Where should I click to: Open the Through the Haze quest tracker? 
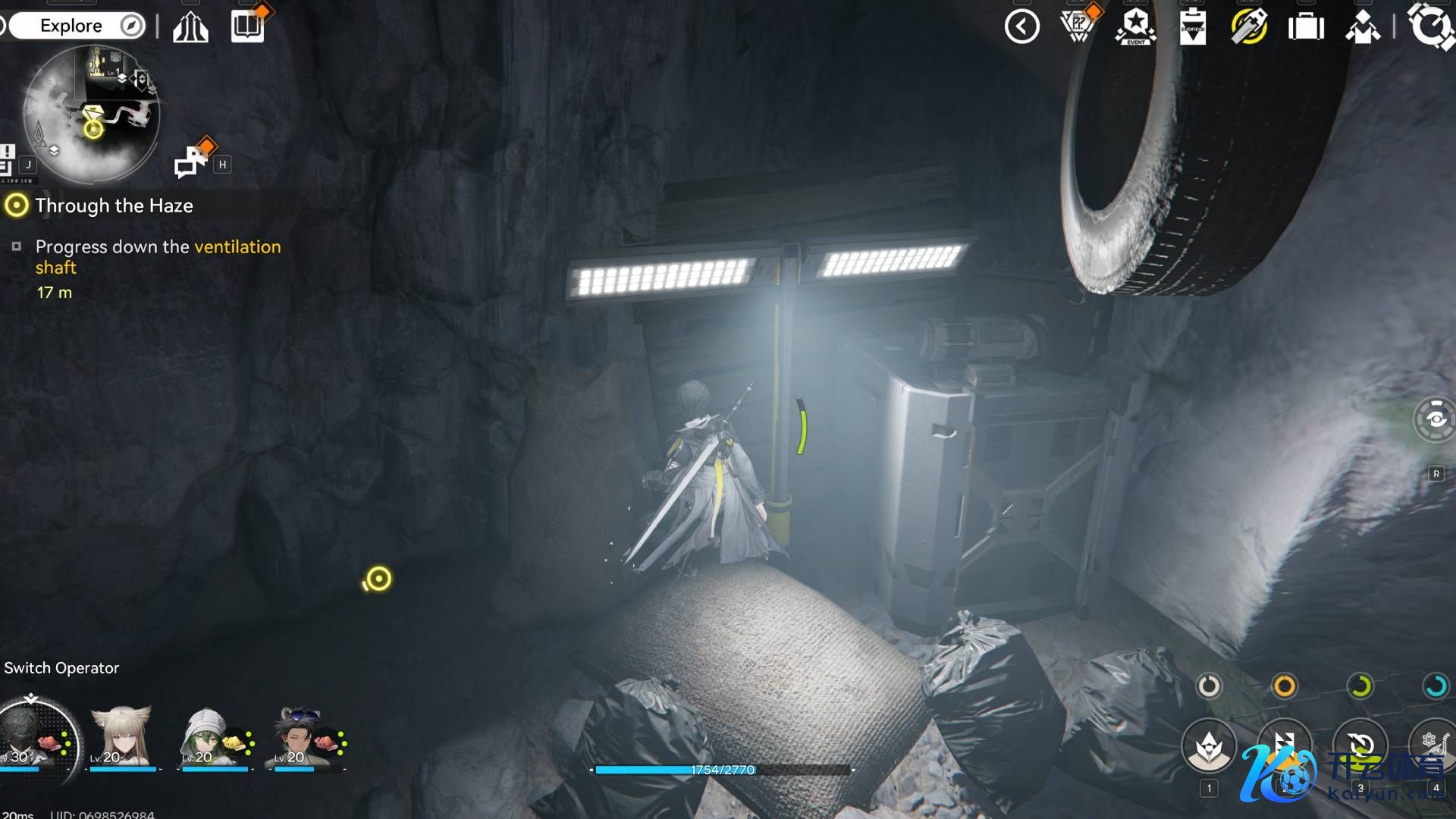point(114,206)
